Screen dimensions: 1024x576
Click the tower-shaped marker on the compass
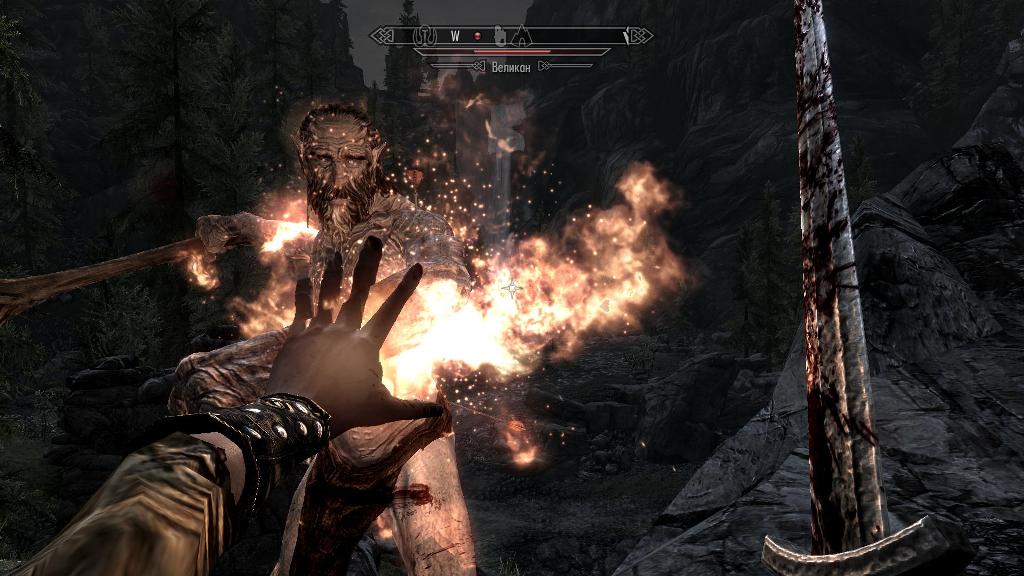click(x=500, y=36)
